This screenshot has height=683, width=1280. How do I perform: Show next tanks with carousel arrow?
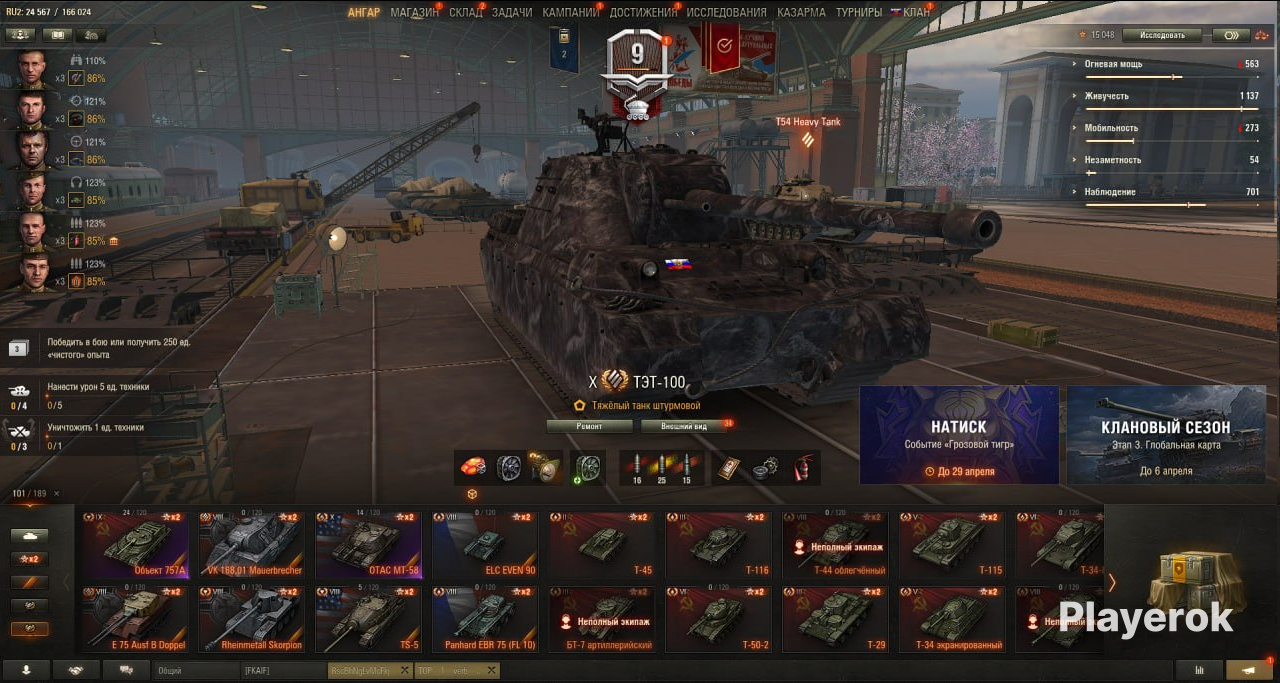pyautogui.click(x=1111, y=582)
